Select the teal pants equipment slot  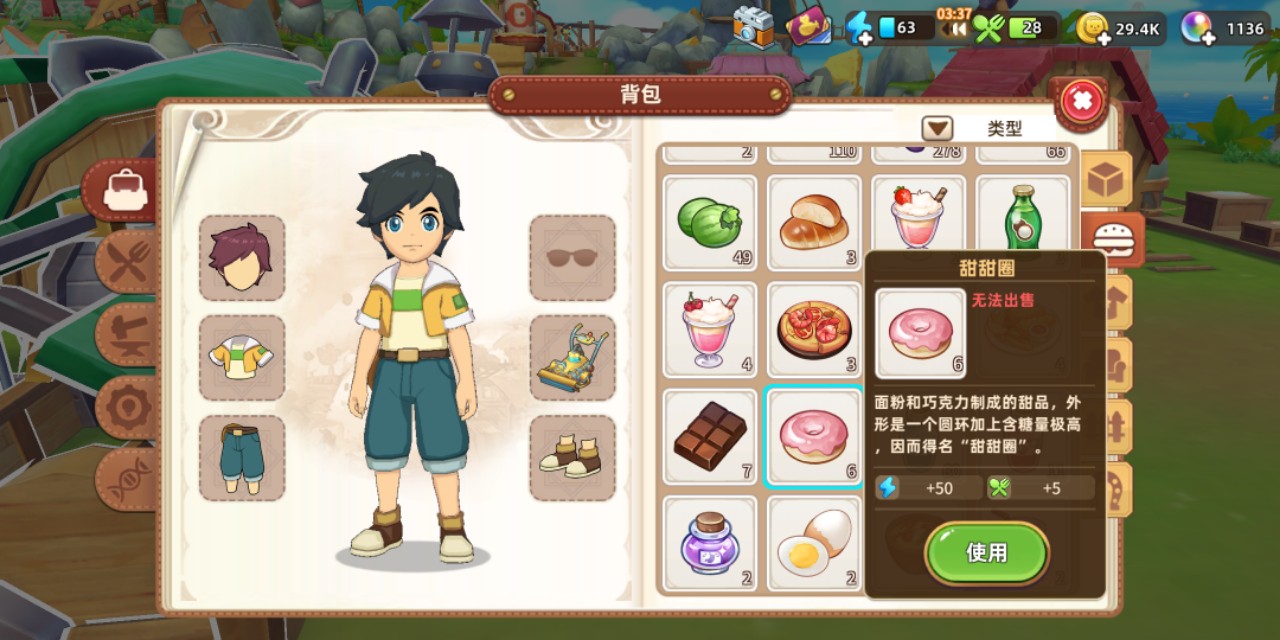(x=242, y=457)
